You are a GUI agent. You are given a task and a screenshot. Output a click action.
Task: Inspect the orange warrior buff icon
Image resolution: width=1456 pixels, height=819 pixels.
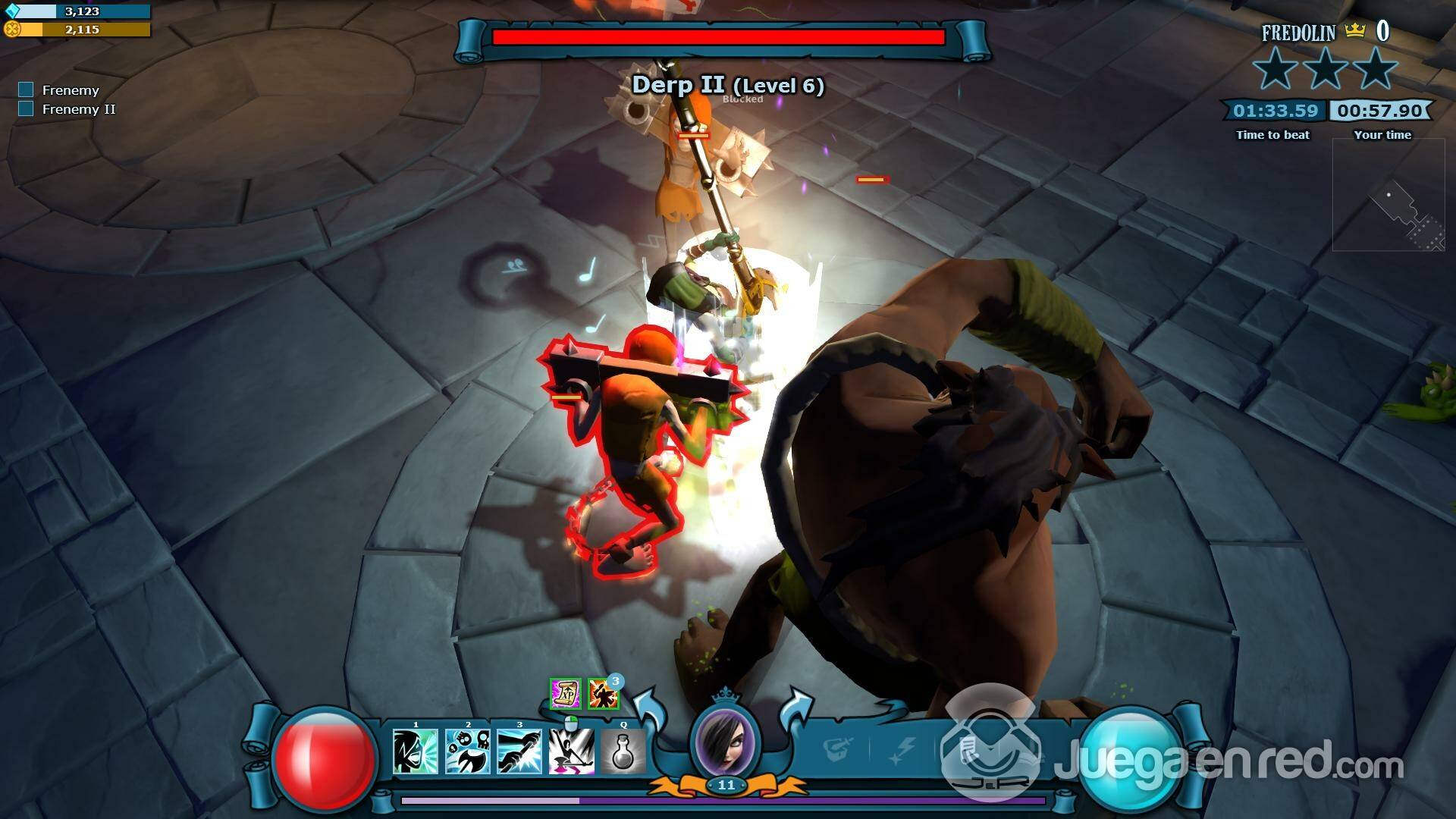(603, 694)
